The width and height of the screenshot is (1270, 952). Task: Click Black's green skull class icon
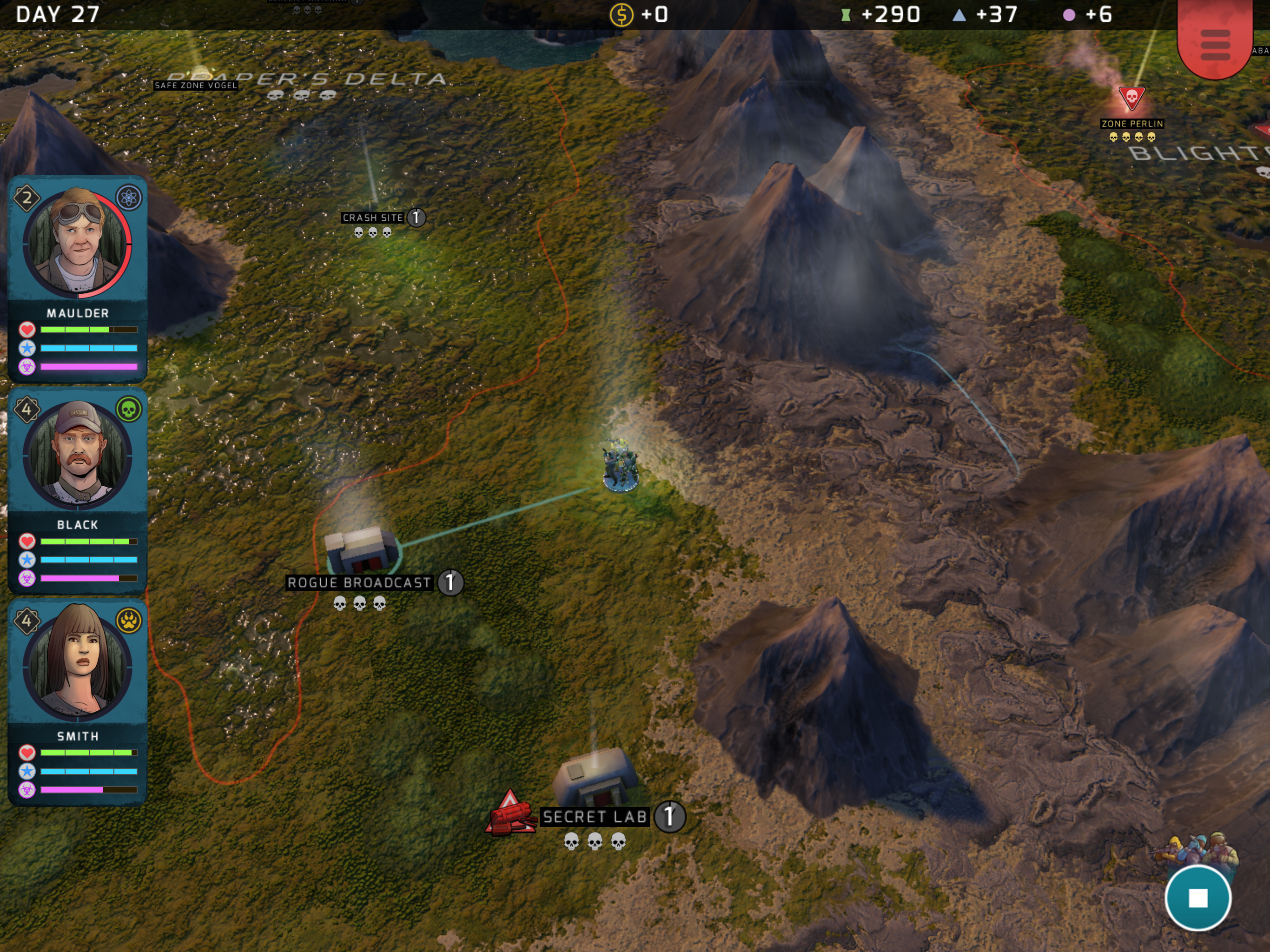tap(129, 410)
